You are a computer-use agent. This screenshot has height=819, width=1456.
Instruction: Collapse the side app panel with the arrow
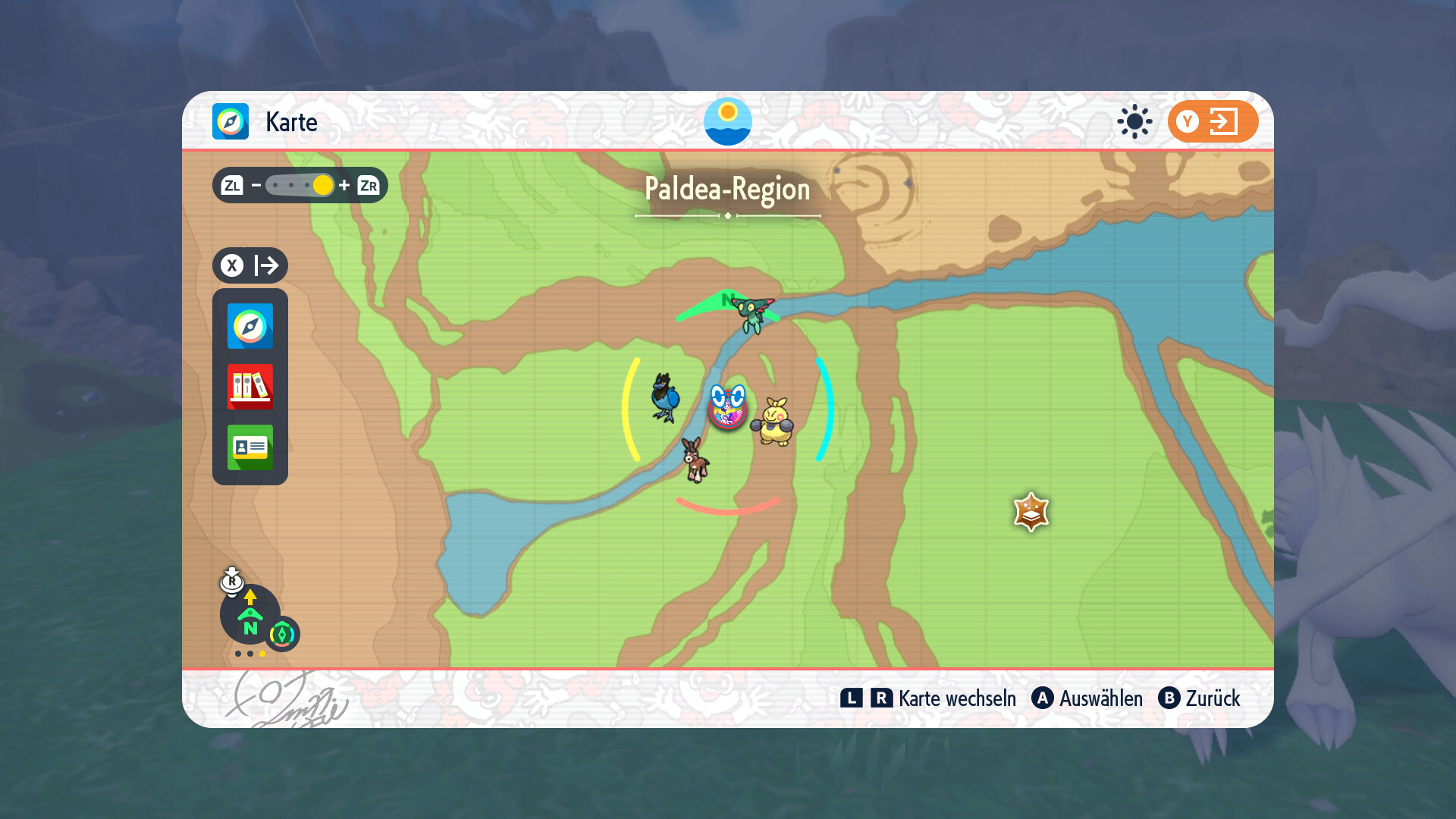pos(250,265)
